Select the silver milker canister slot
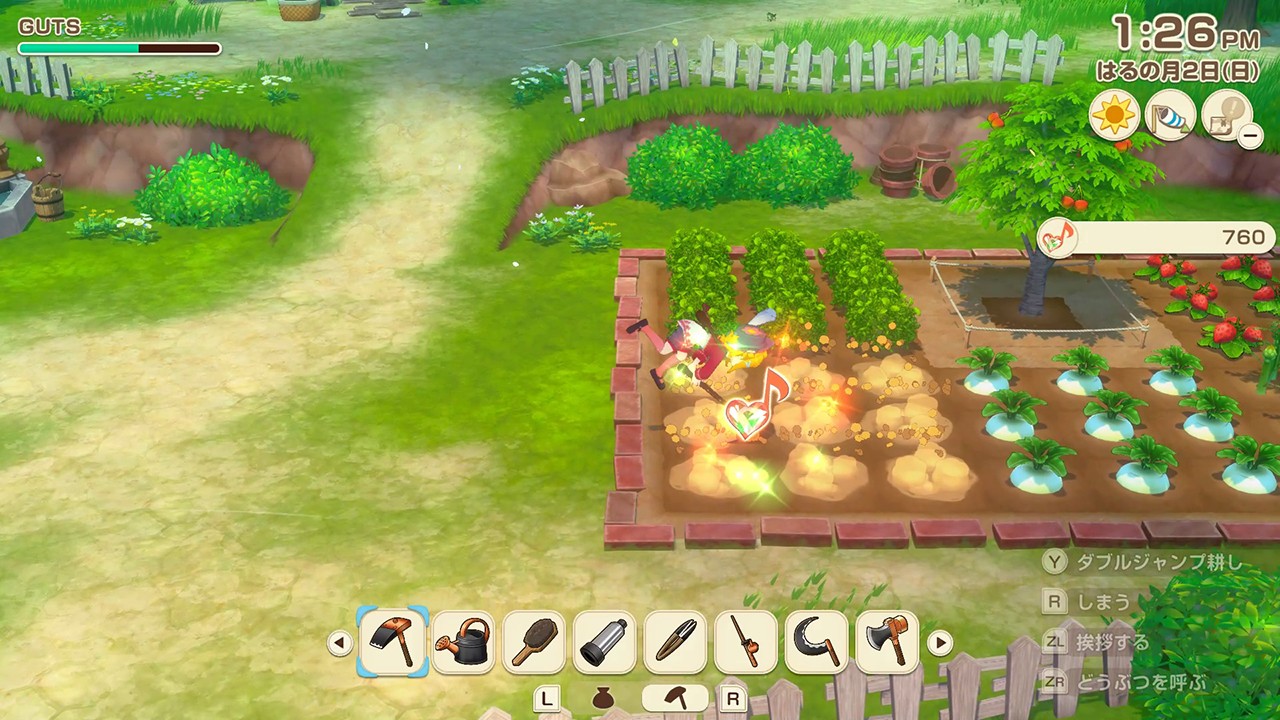Image resolution: width=1280 pixels, height=720 pixels. (x=604, y=641)
